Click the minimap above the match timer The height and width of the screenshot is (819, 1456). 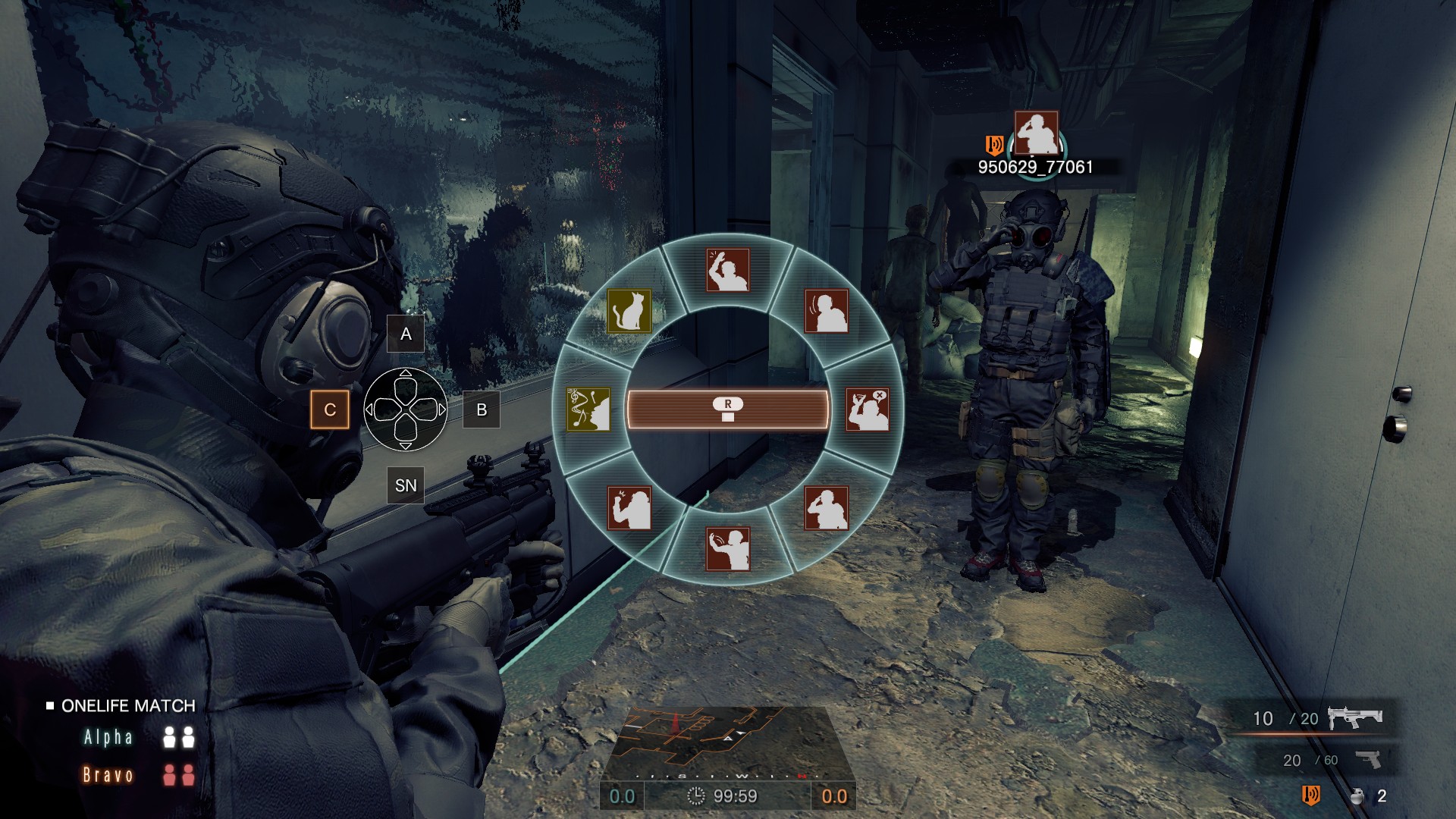[726, 739]
